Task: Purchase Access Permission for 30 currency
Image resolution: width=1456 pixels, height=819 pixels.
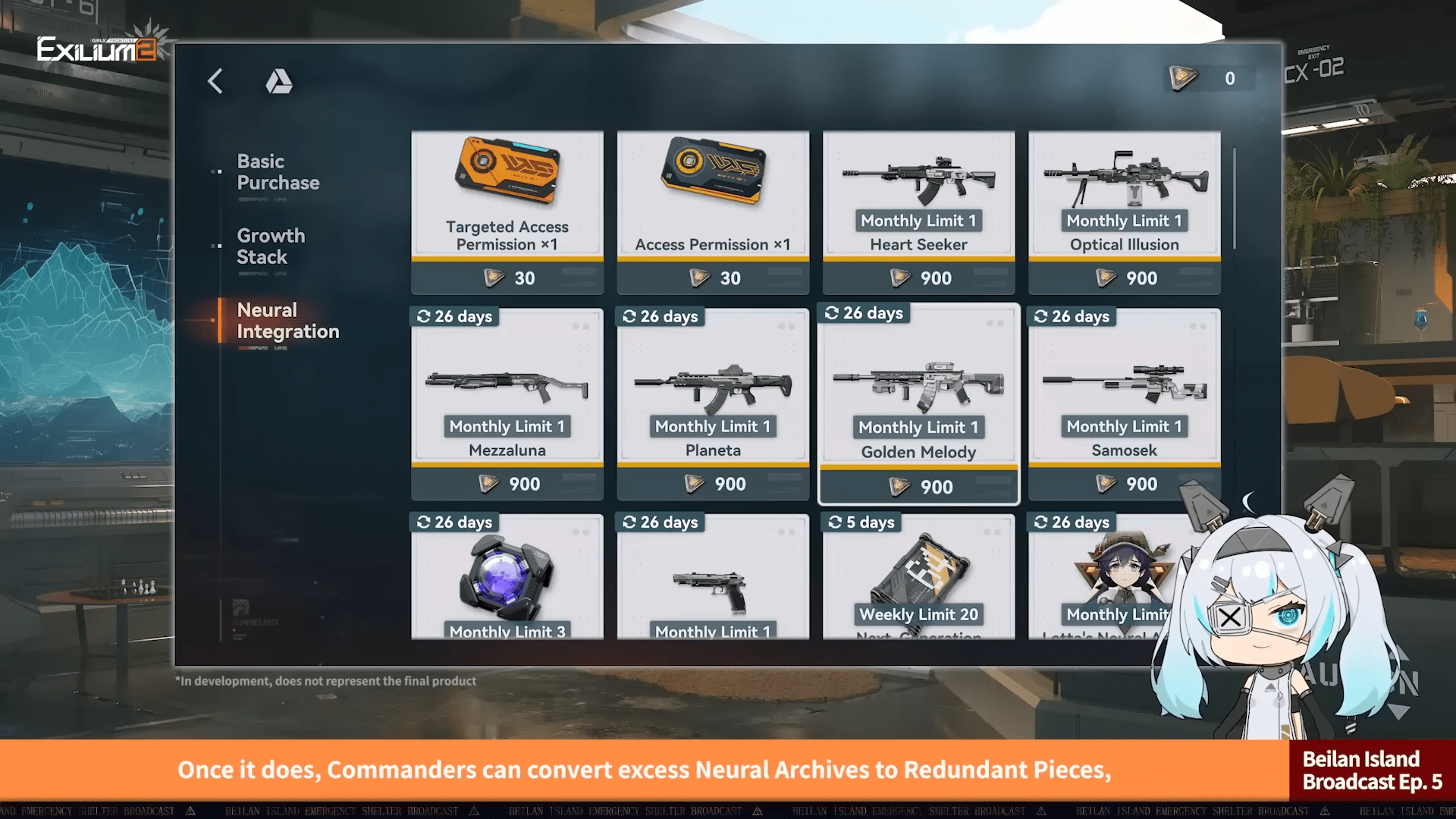Action: 712,278
